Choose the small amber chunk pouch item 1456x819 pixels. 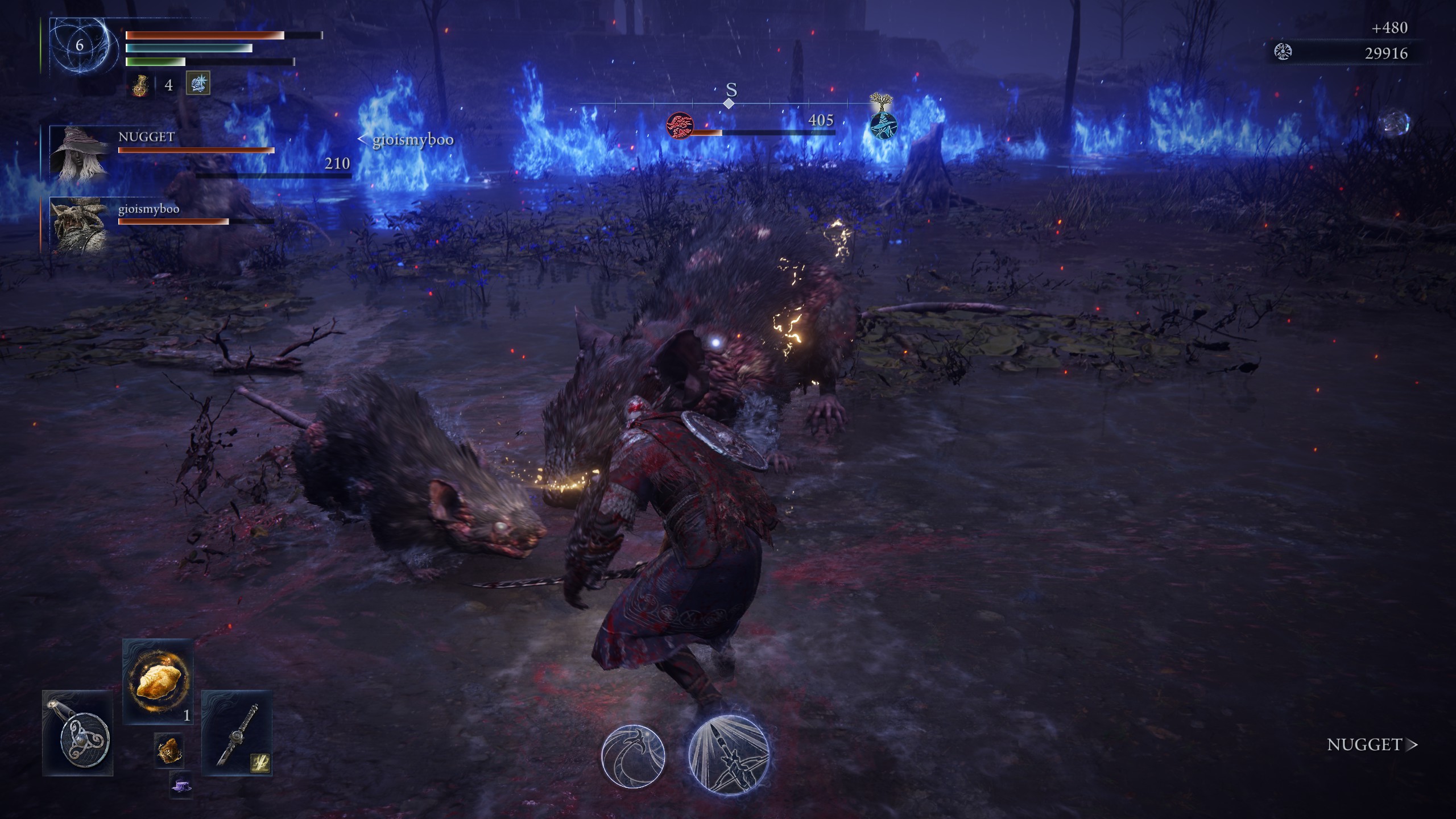(169, 751)
